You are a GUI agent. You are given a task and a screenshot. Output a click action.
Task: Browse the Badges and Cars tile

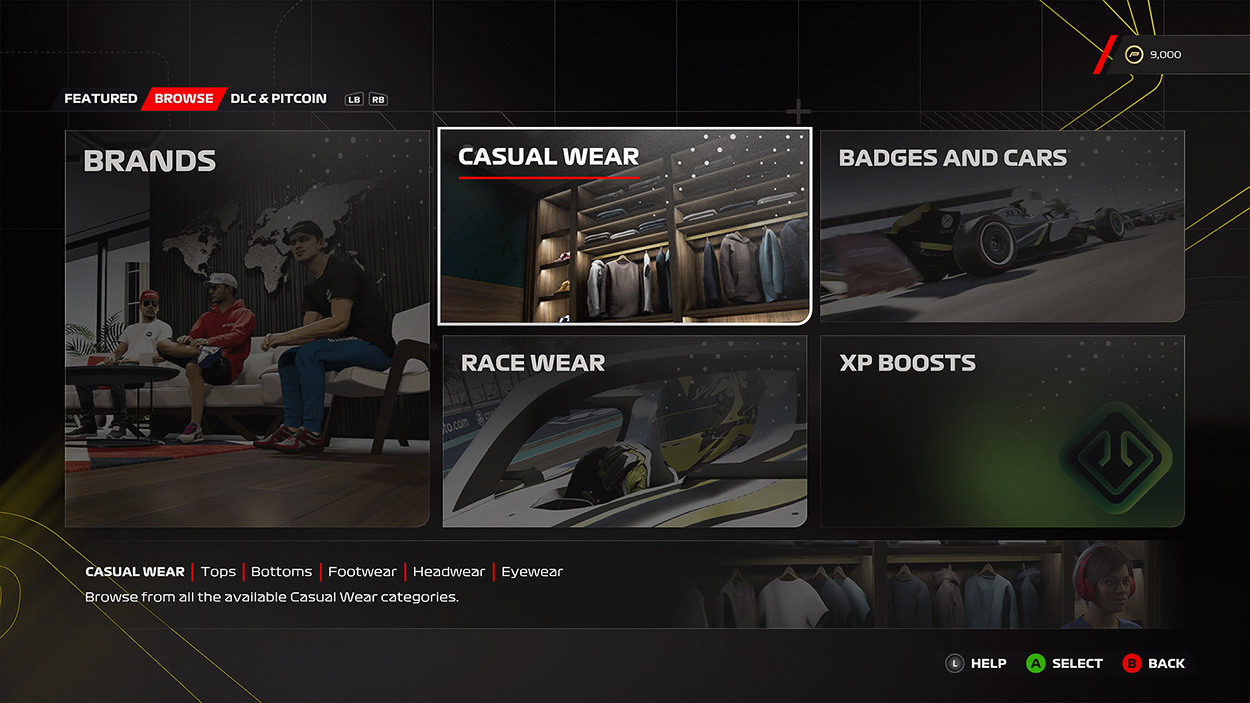pos(1002,226)
